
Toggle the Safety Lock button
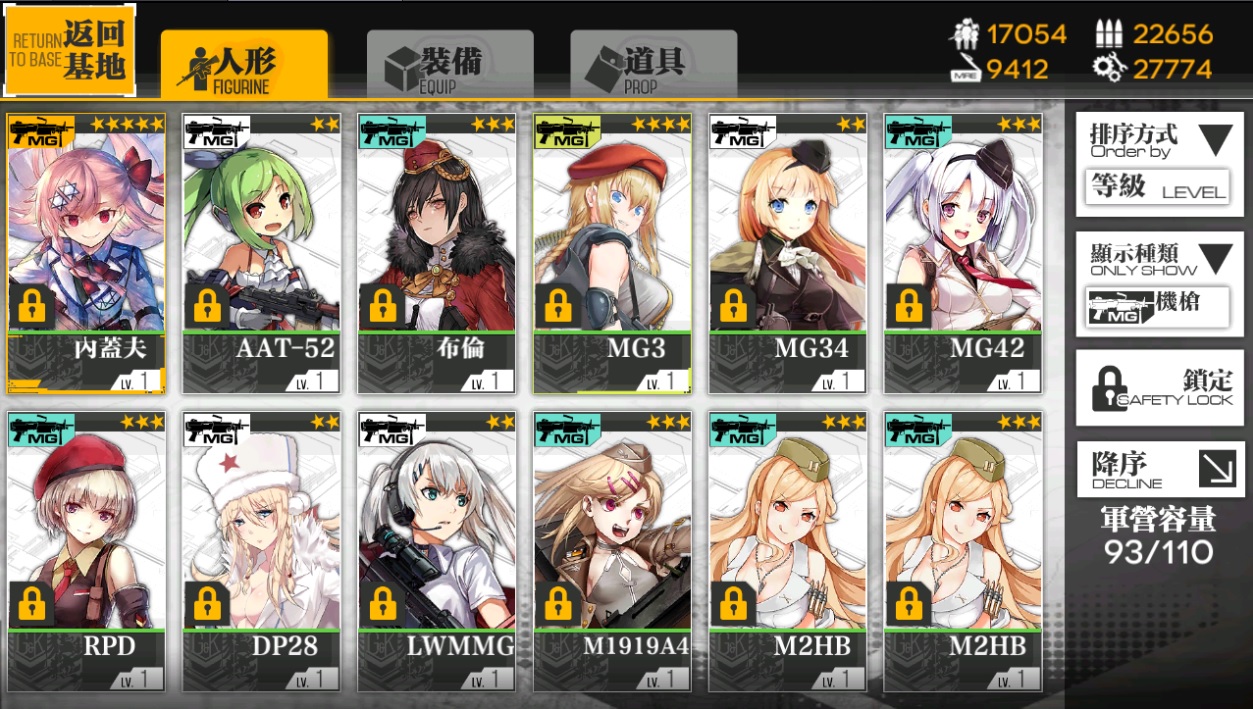[x=1159, y=388]
